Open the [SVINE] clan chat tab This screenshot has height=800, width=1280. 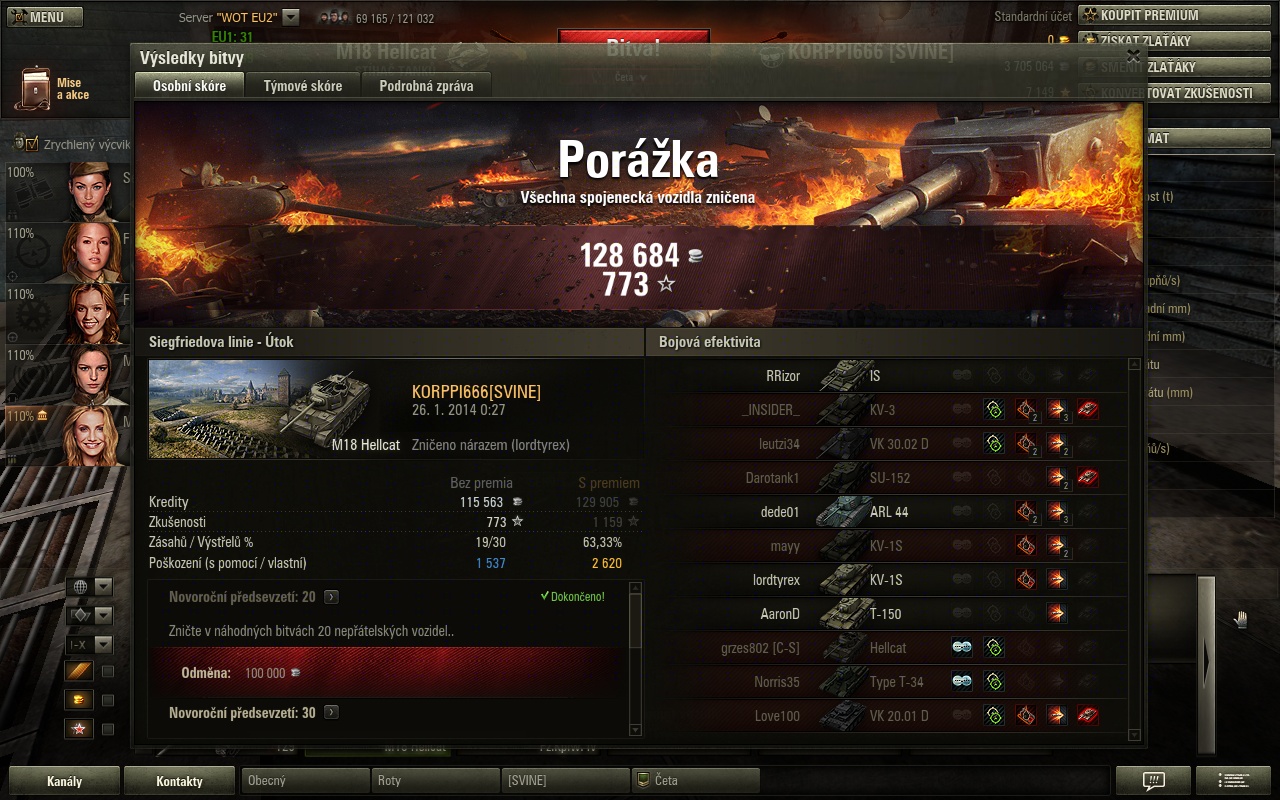pos(564,781)
